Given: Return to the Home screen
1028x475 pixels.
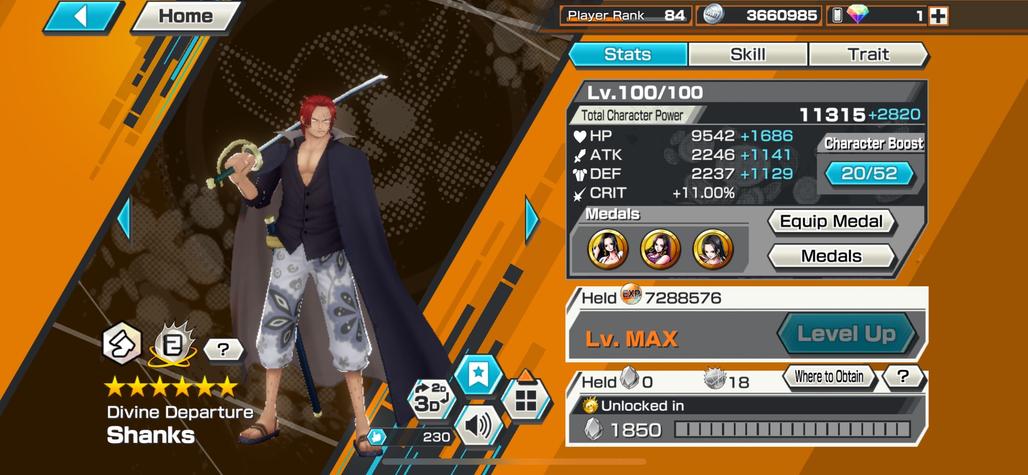Looking at the screenshot, I should (x=185, y=16).
